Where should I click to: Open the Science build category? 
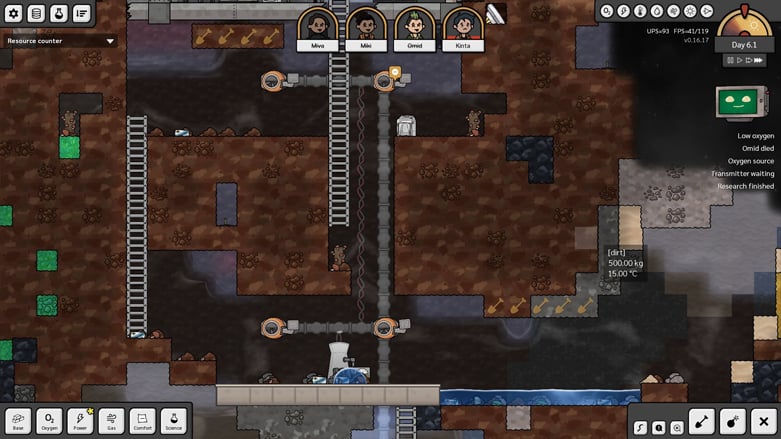point(173,420)
